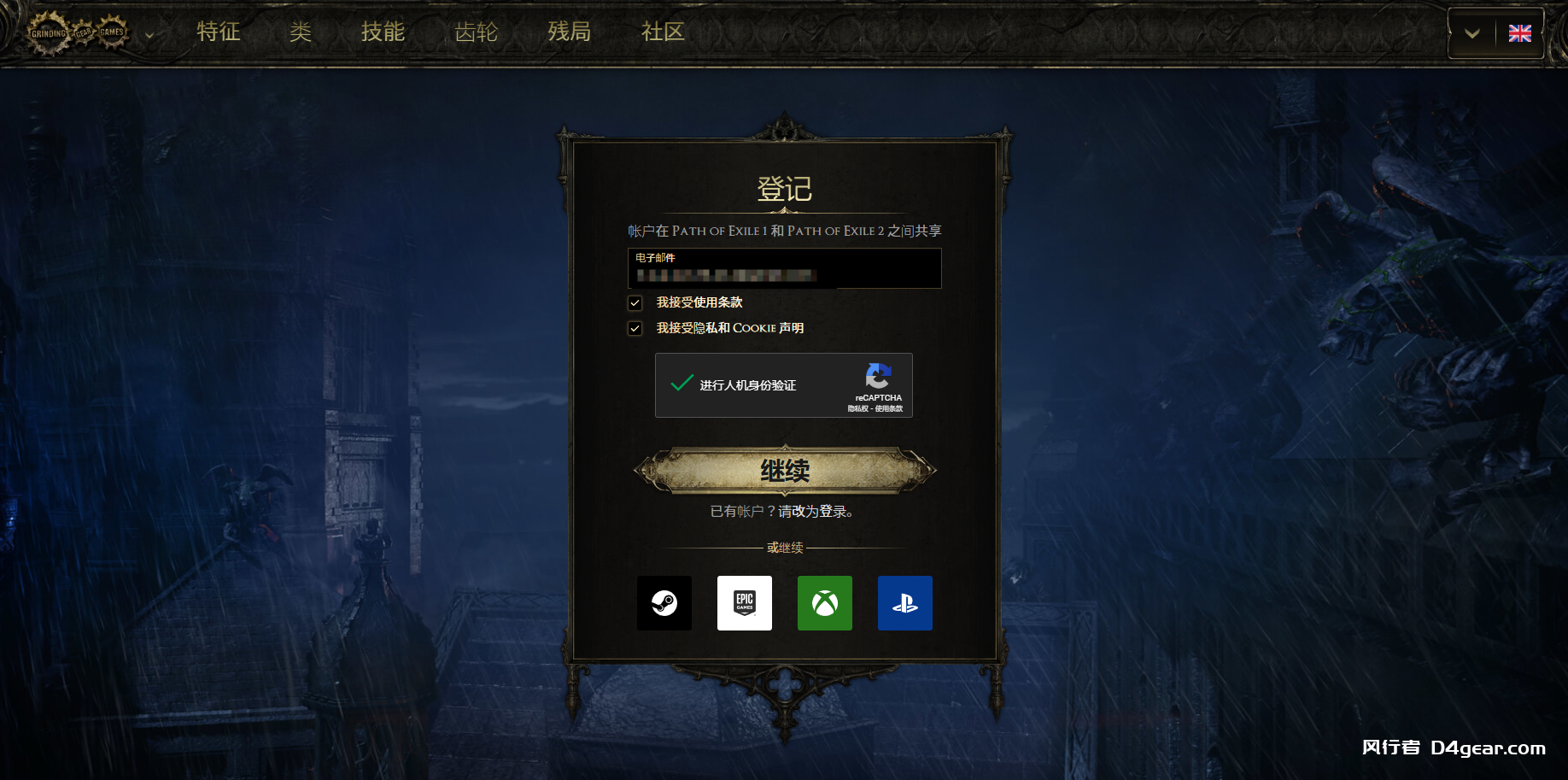Sign in with the Epic Games icon

pyautogui.click(x=744, y=603)
